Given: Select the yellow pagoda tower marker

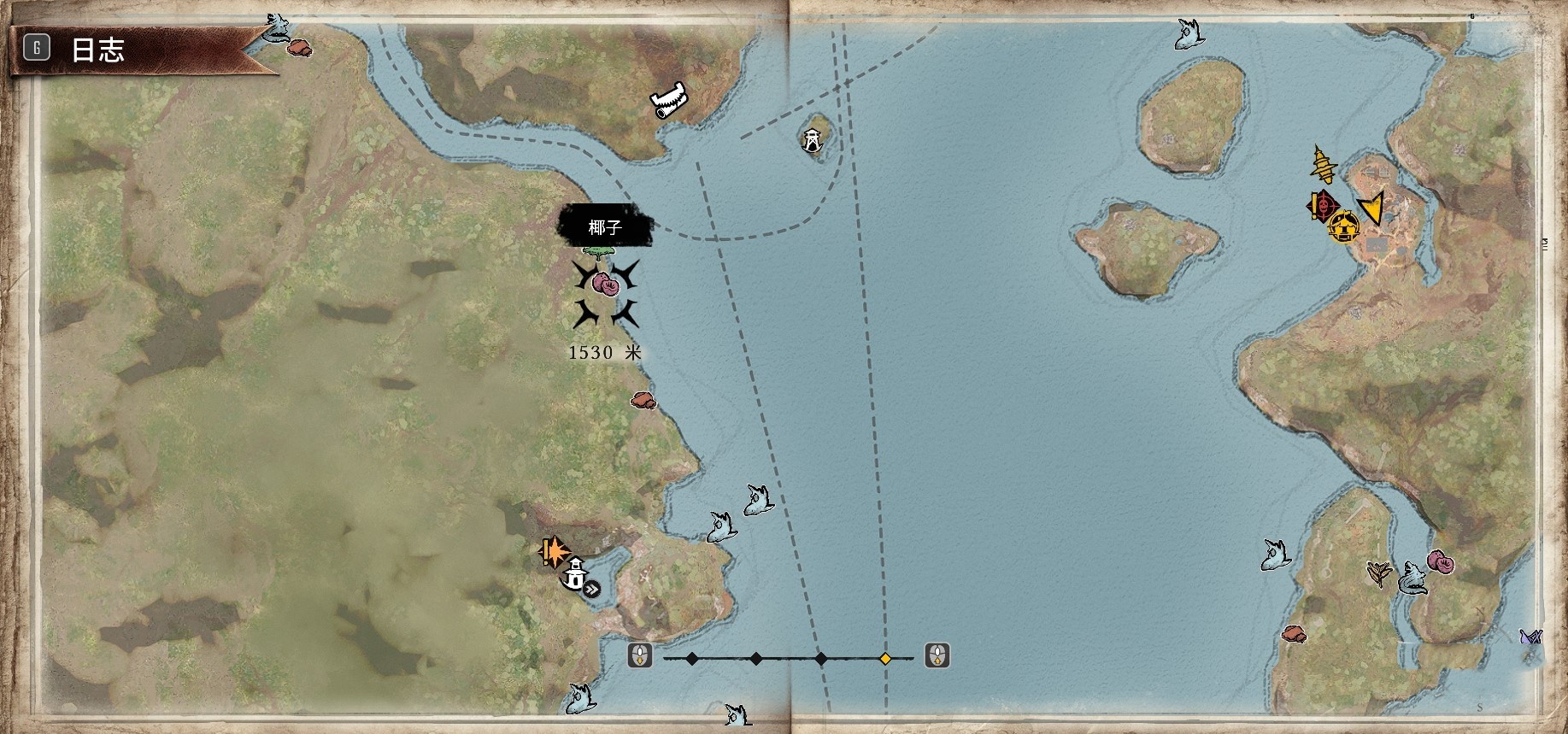Looking at the screenshot, I should pyautogui.click(x=1323, y=163).
